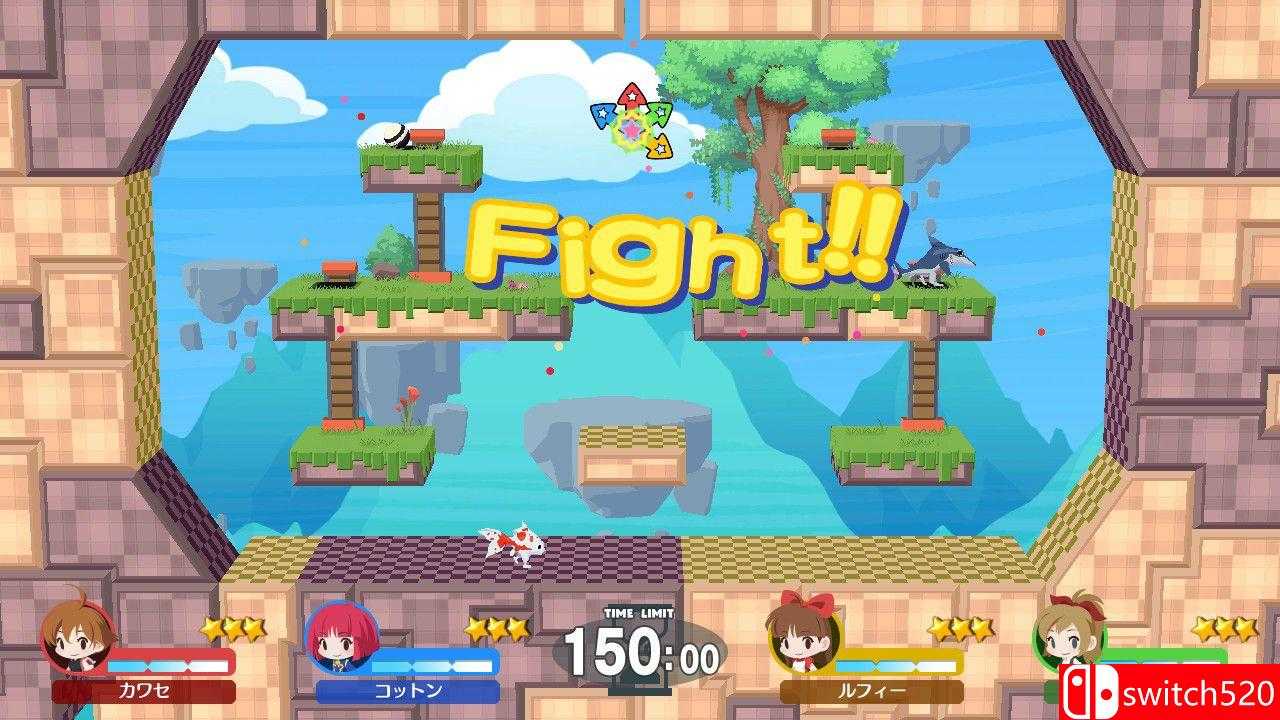
Task: Click the red flower on the left platform
Action: (x=411, y=399)
